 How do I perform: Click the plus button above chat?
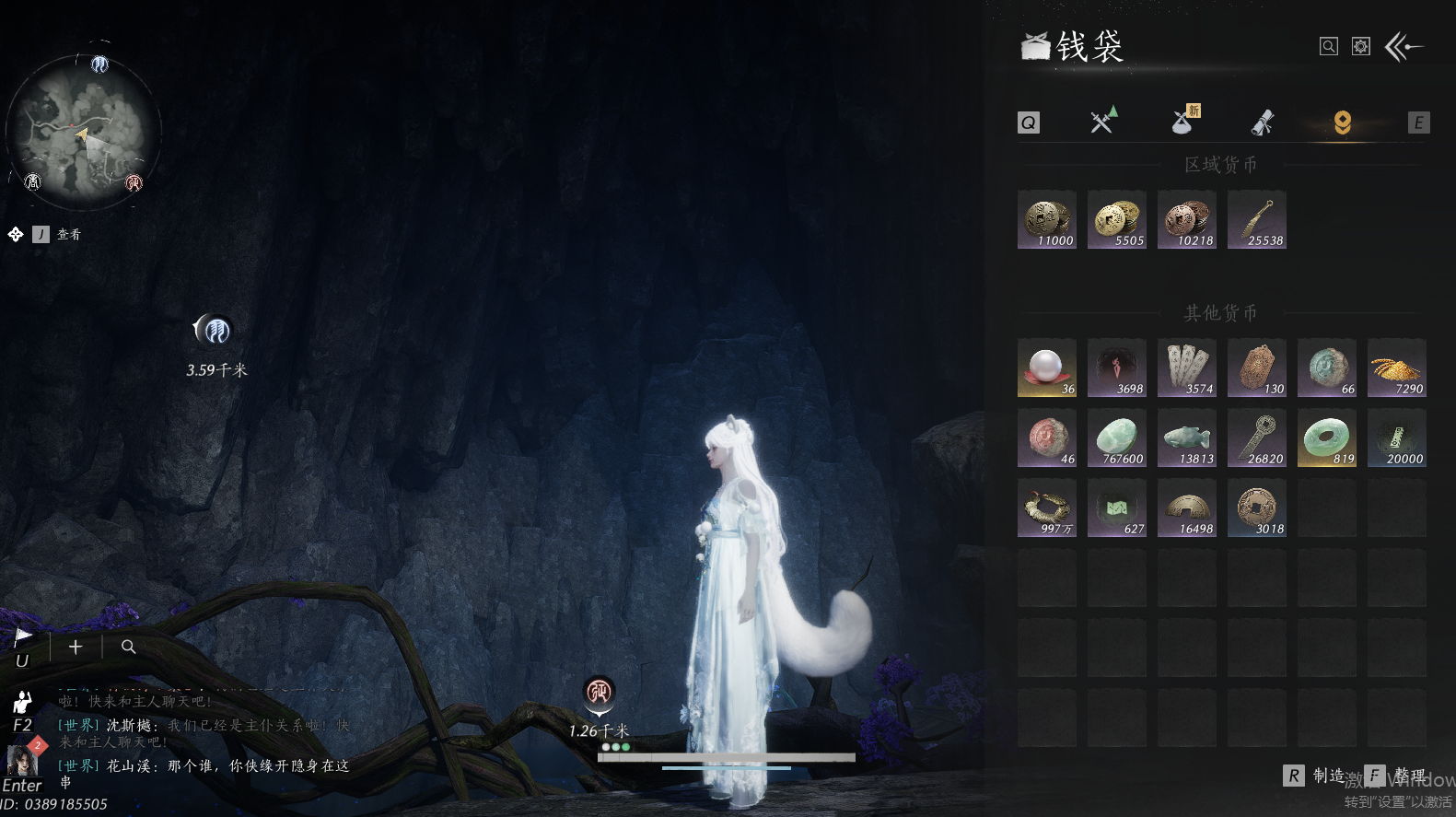tap(76, 647)
